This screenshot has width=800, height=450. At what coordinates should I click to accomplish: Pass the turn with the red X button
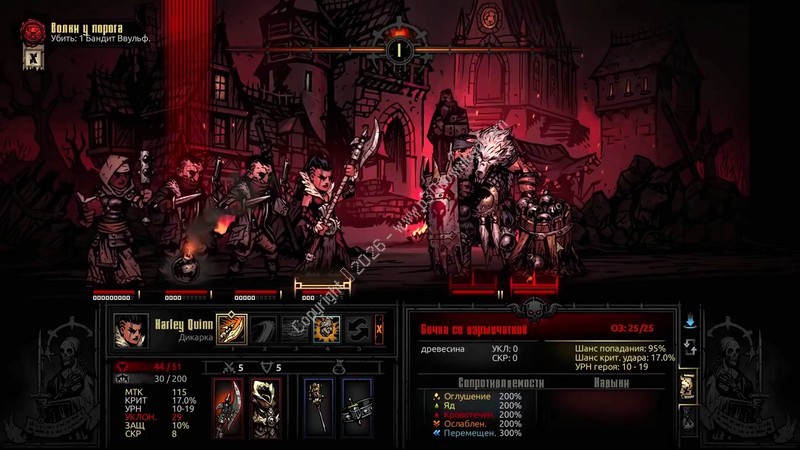click(x=379, y=327)
